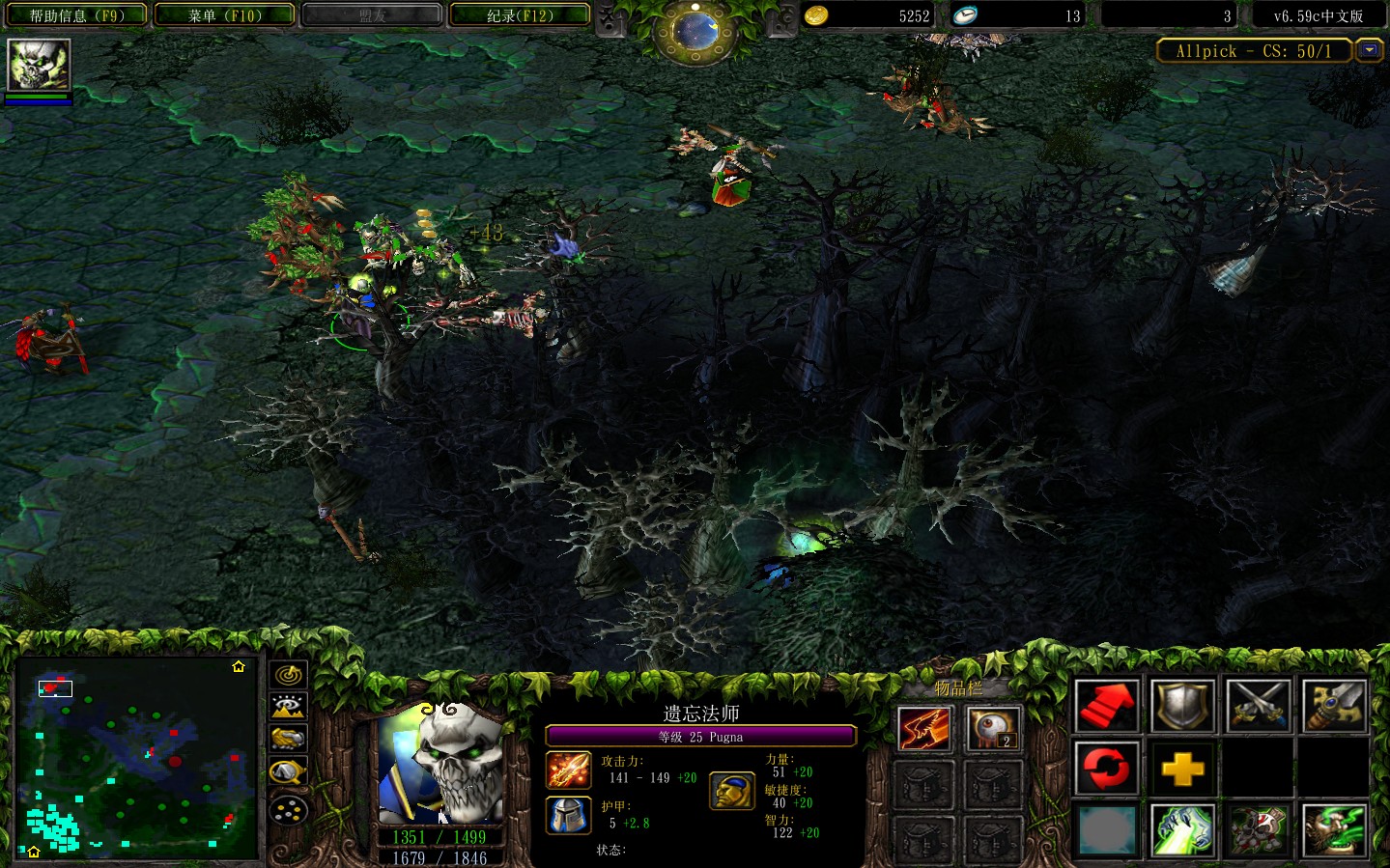Select the hero icon in the top-left corner
The height and width of the screenshot is (868, 1390).
coord(39,66)
